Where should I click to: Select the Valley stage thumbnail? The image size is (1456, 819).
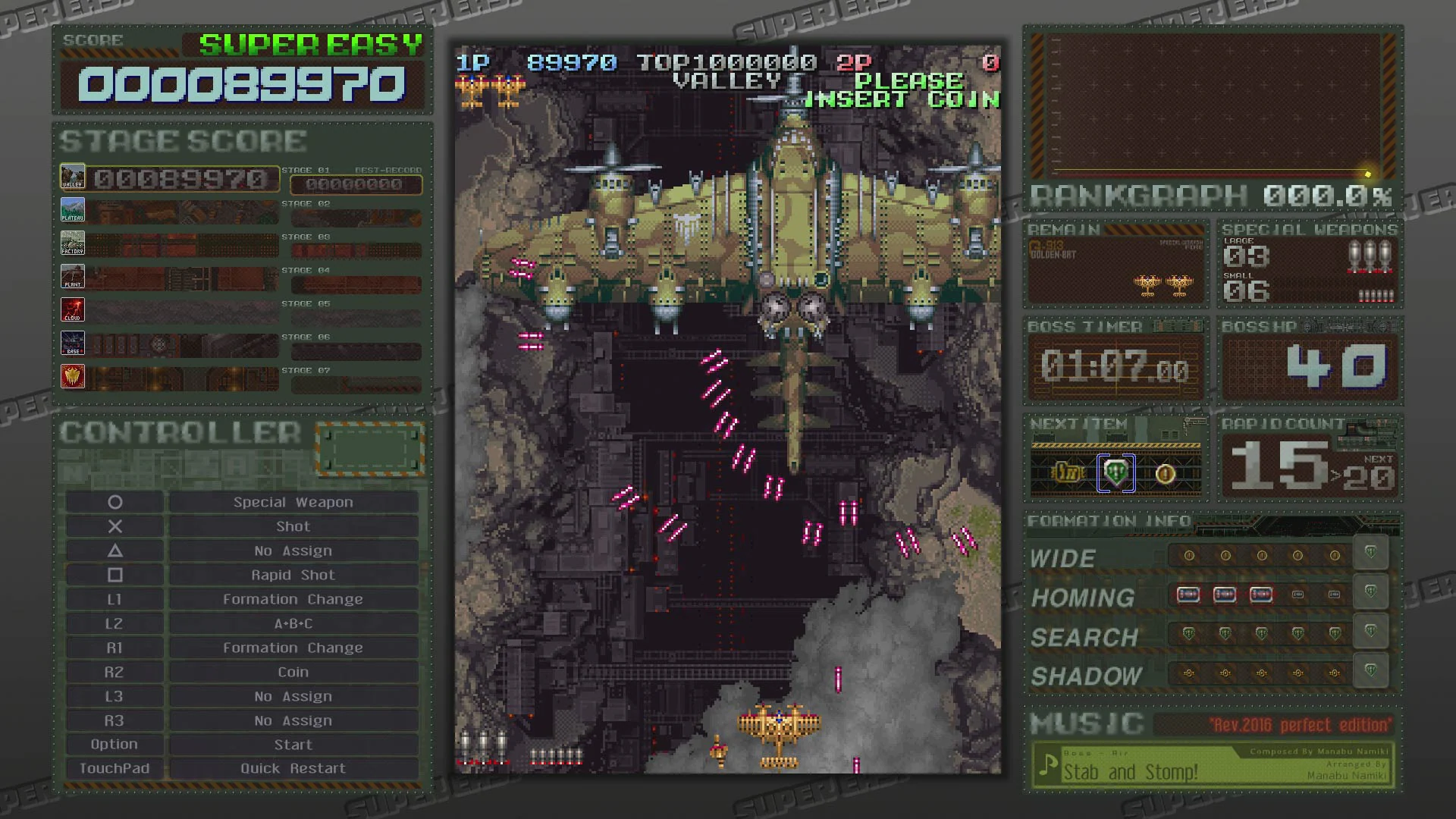73,176
